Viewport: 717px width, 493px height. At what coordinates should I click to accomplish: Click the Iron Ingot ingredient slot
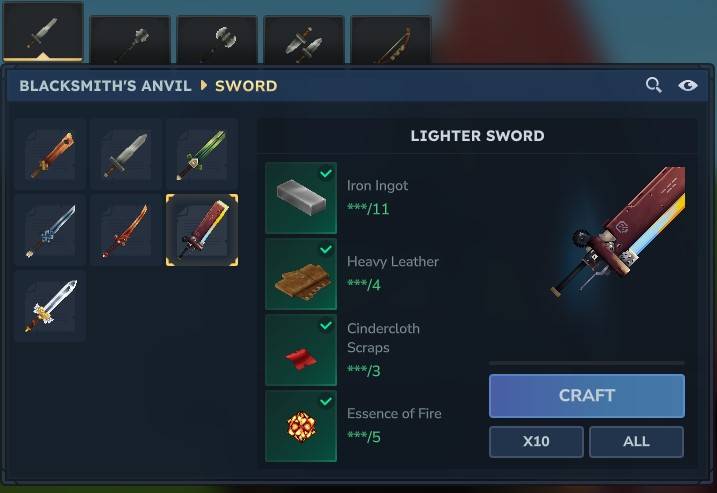click(x=301, y=198)
